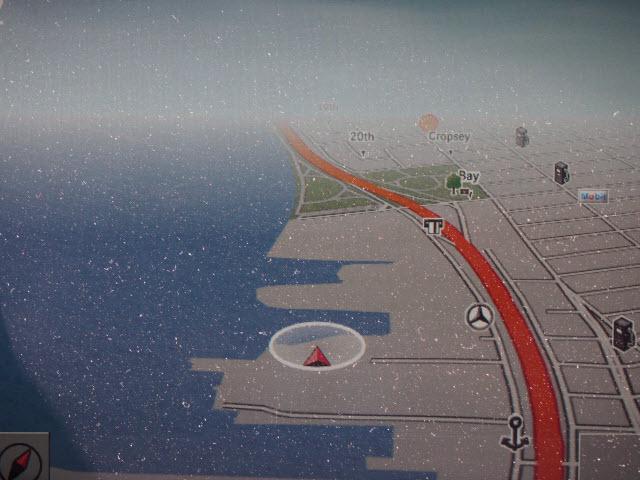Image resolution: width=640 pixels, height=480 pixels.
Task: Click the red vehicle position arrow
Action: (318, 356)
